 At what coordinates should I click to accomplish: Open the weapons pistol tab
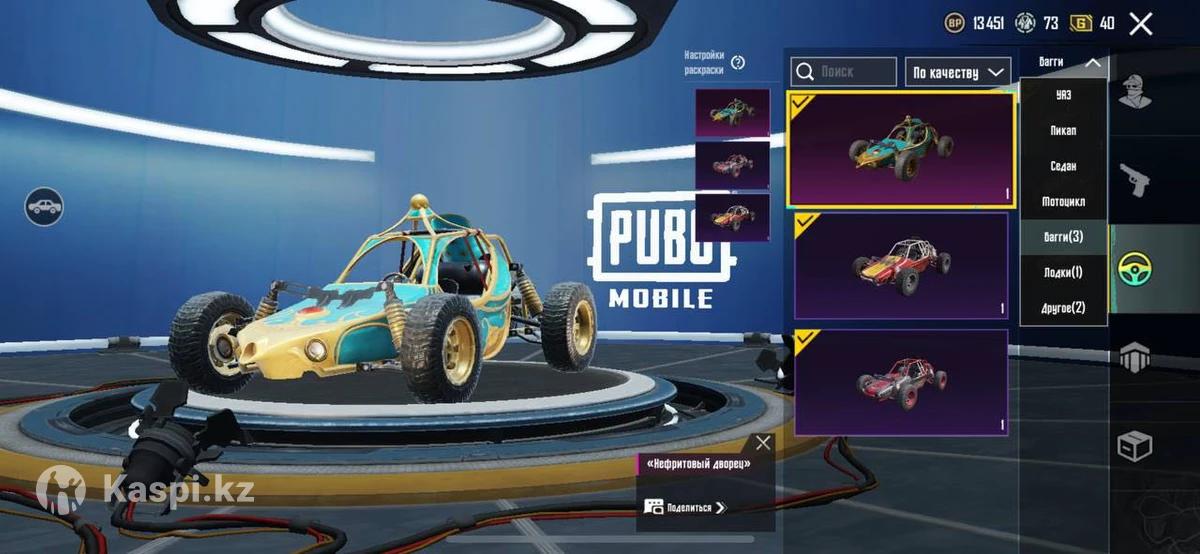click(x=1134, y=179)
